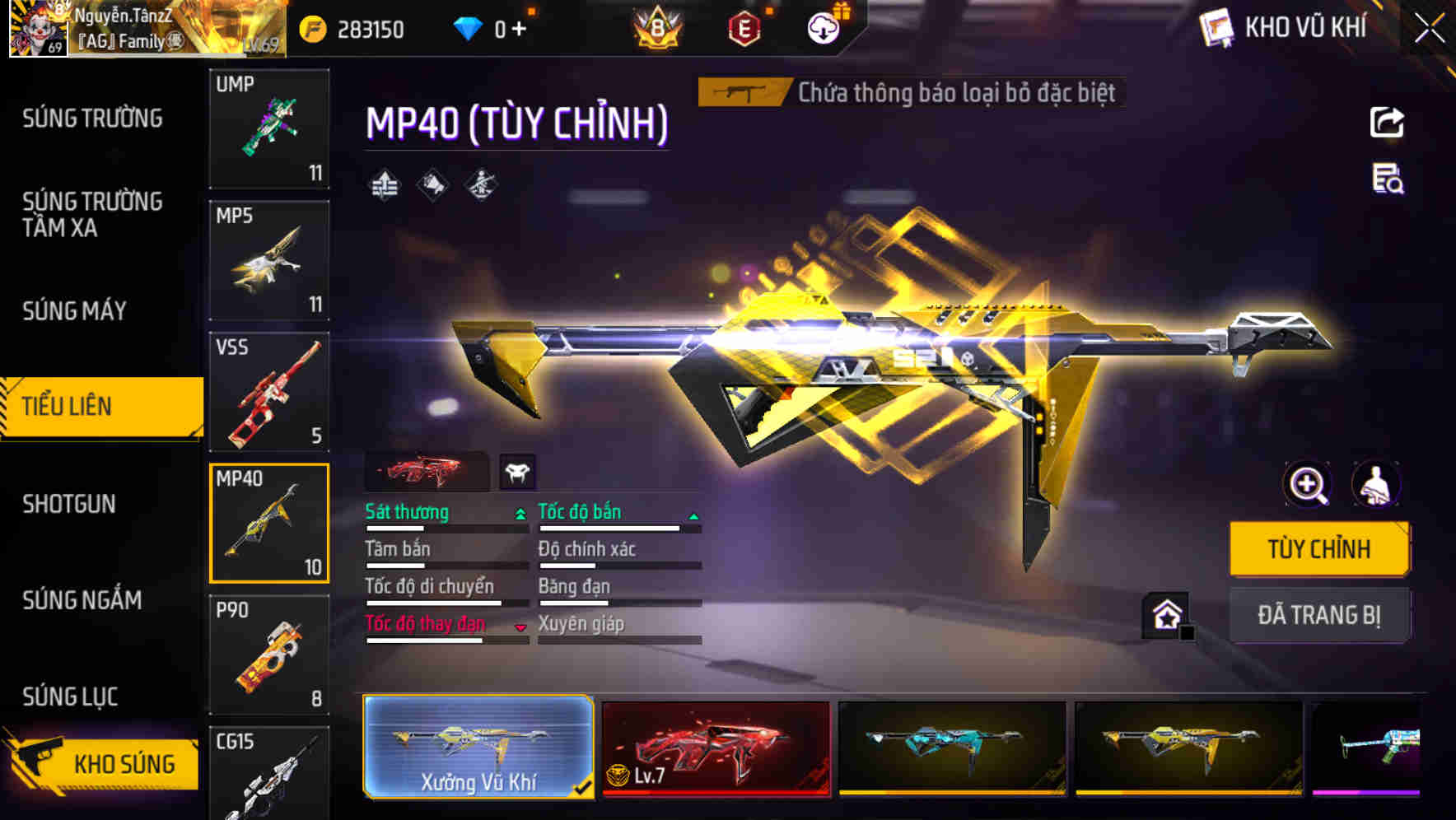Image resolution: width=1456 pixels, height=820 pixels.
Task: Click the character preview icon beside the magnifier
Action: tap(1374, 485)
